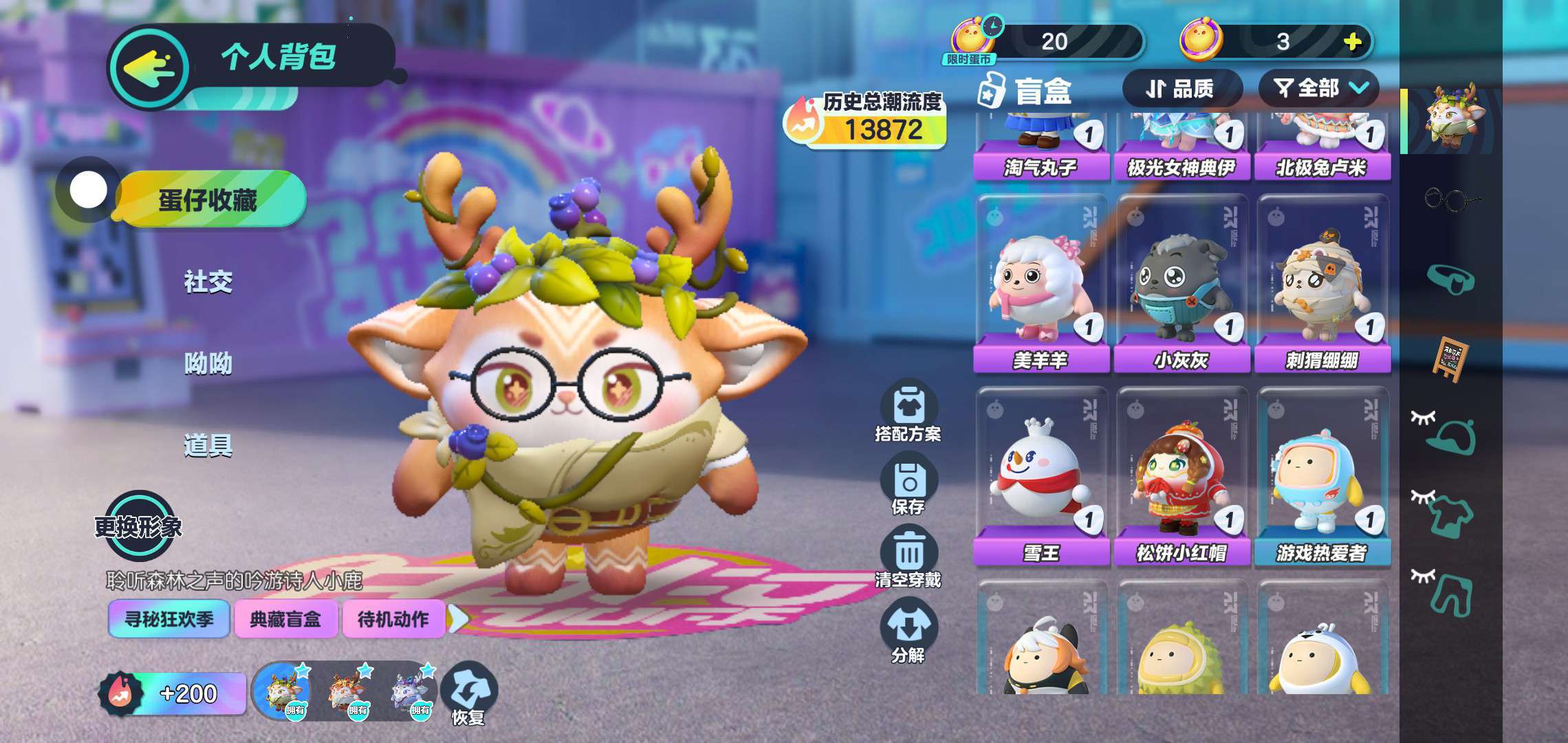Switch to the 社交 tab

[208, 281]
